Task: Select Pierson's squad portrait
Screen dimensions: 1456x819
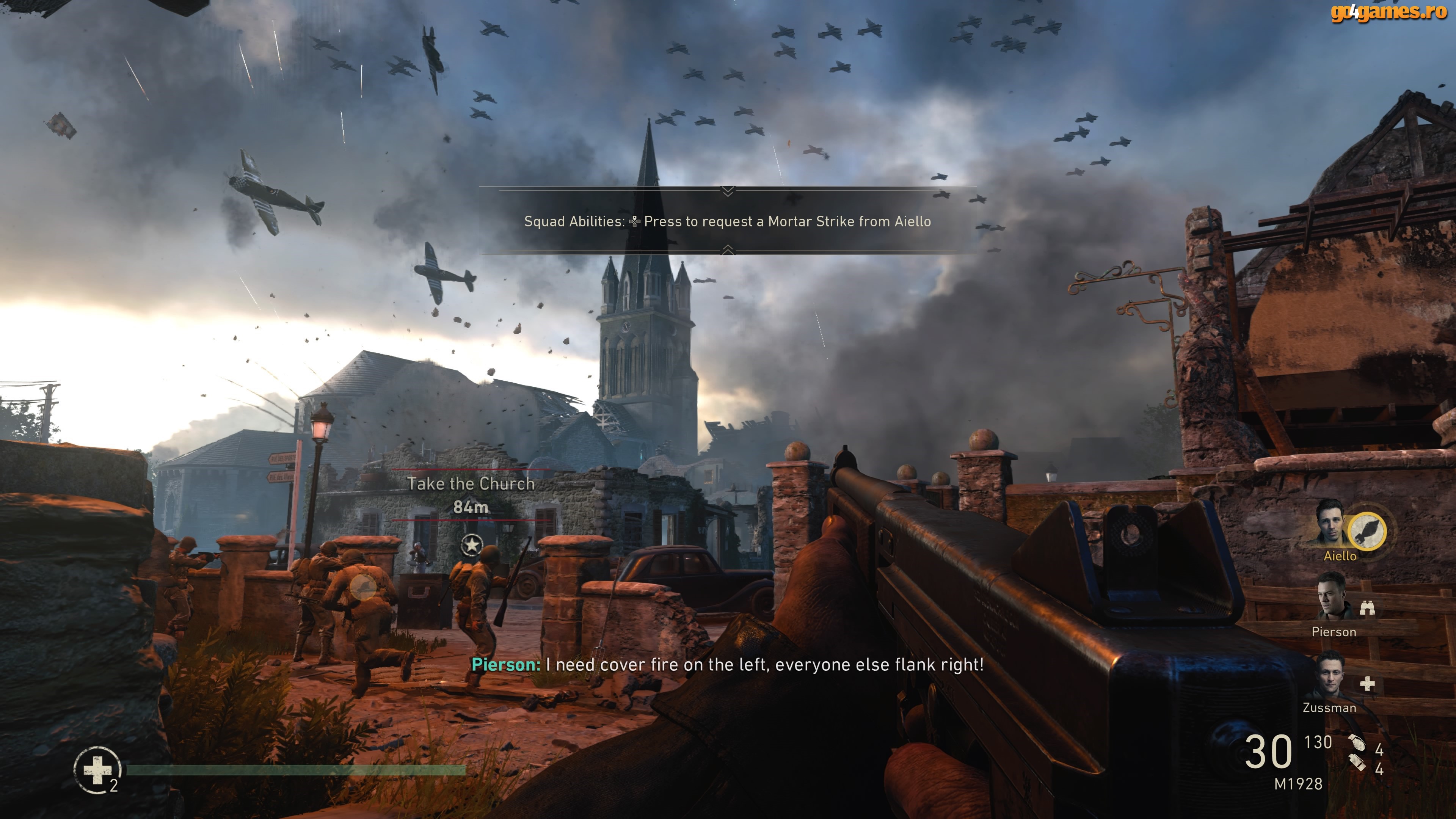Action: point(1331,597)
